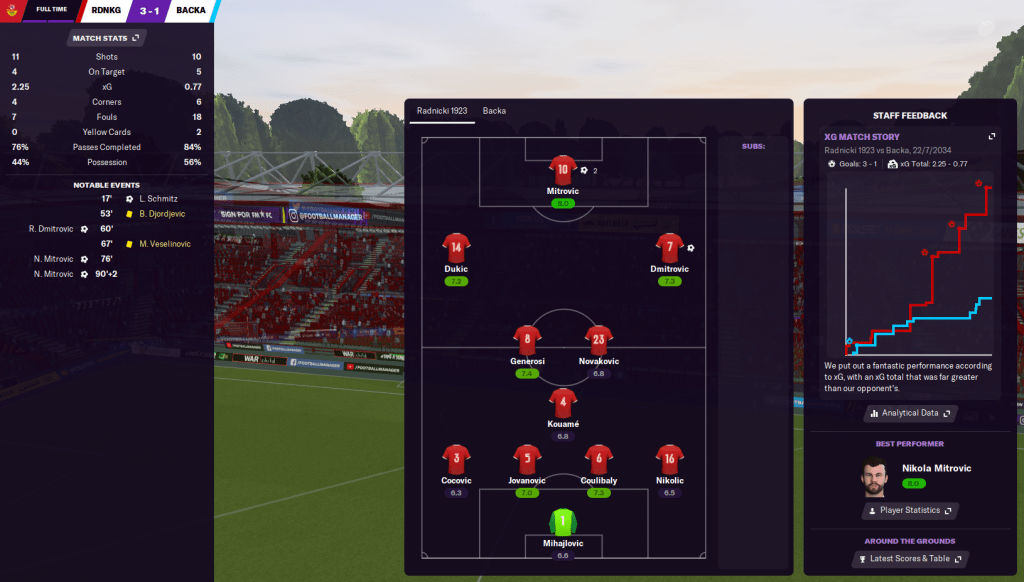Show Latest Scores & Table
The height and width of the screenshot is (582, 1024).
(909, 558)
